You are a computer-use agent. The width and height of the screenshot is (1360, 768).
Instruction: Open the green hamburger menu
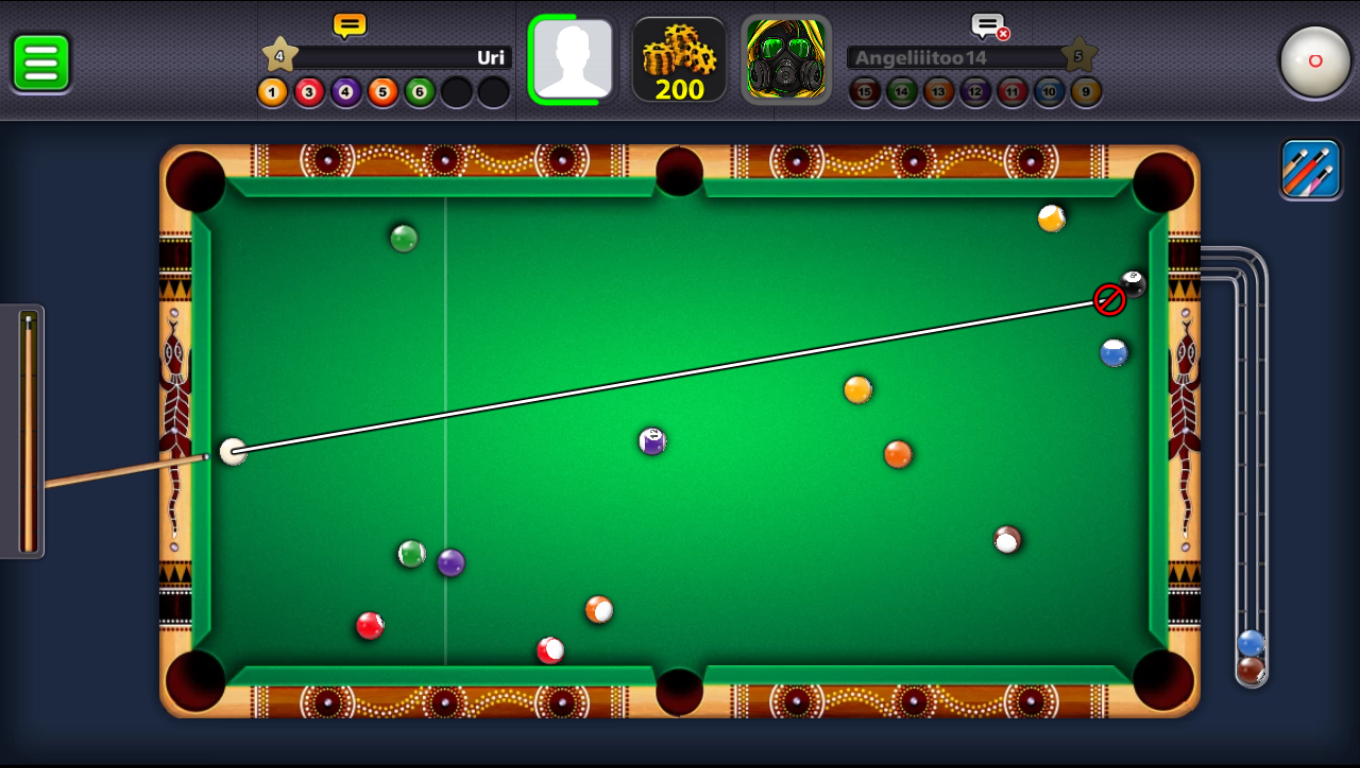pyautogui.click(x=41, y=63)
